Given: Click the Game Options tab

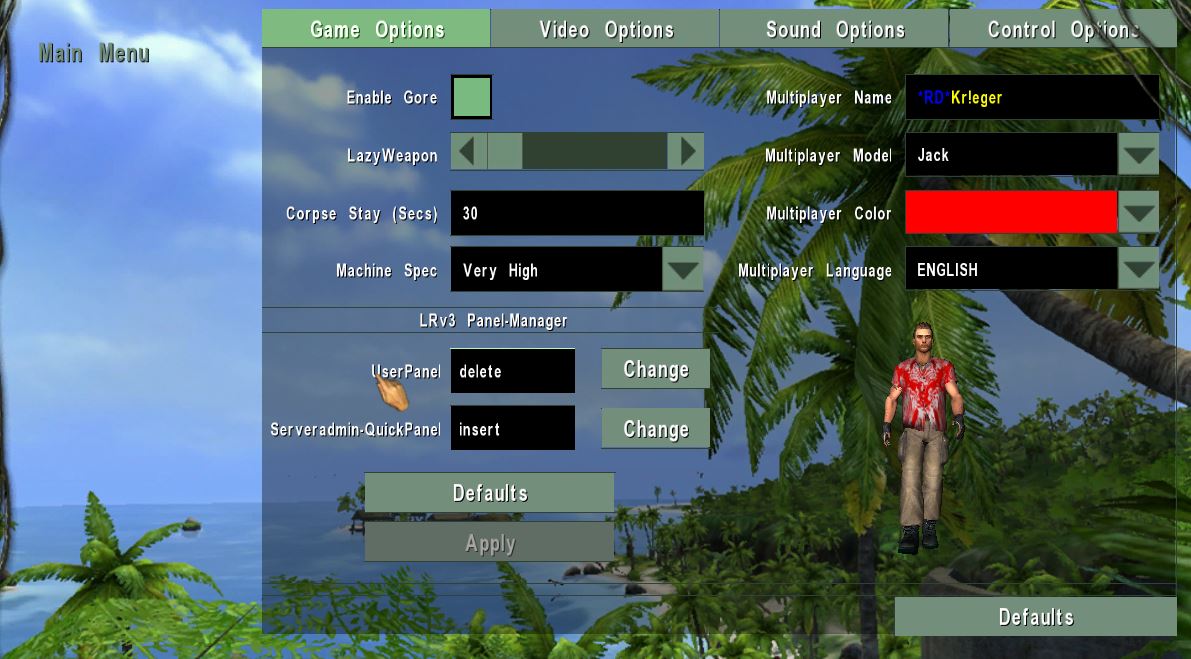Looking at the screenshot, I should pos(377,30).
